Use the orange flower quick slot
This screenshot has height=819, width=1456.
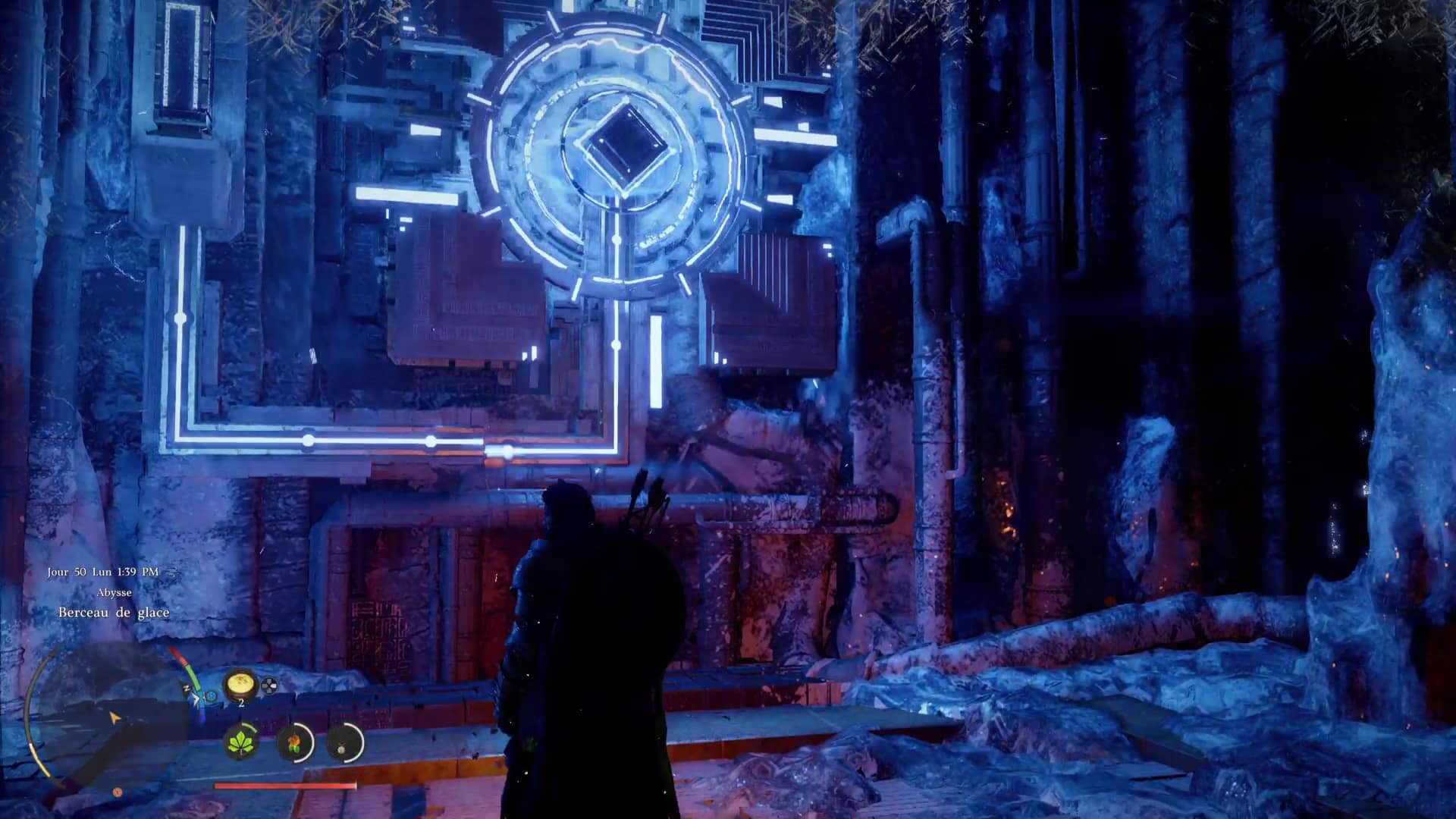(x=294, y=742)
